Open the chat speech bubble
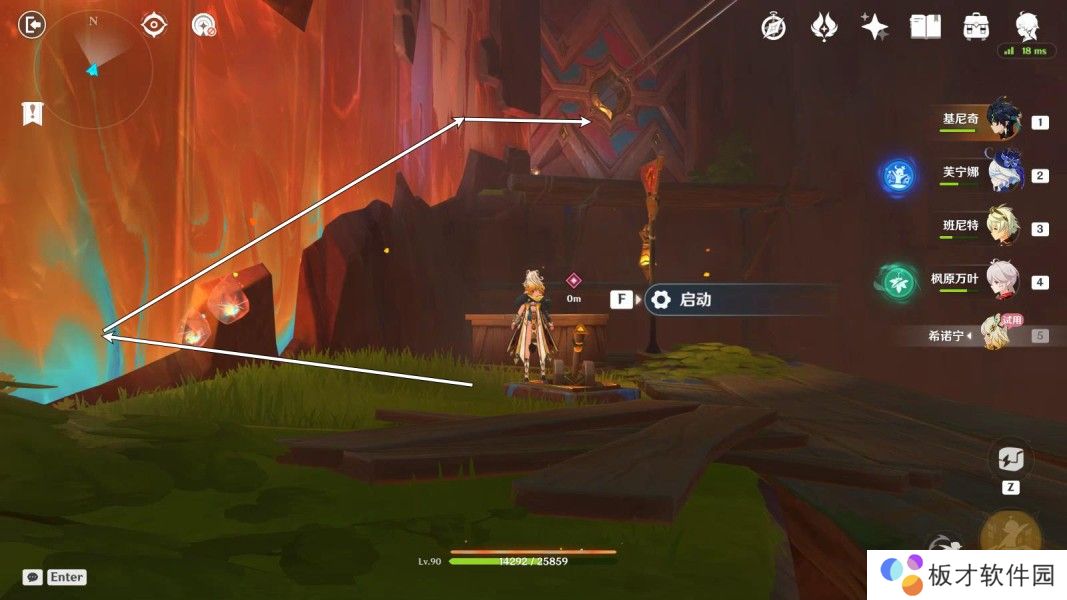This screenshot has width=1067, height=600. click(x=32, y=577)
